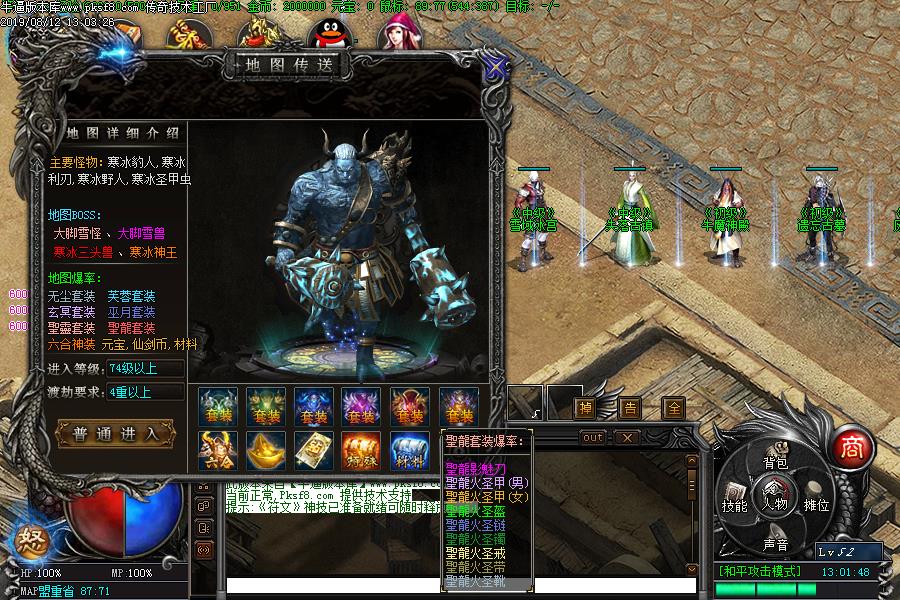
Task: Toggle the 和平攻击模式 attack mode
Action: coord(760,571)
